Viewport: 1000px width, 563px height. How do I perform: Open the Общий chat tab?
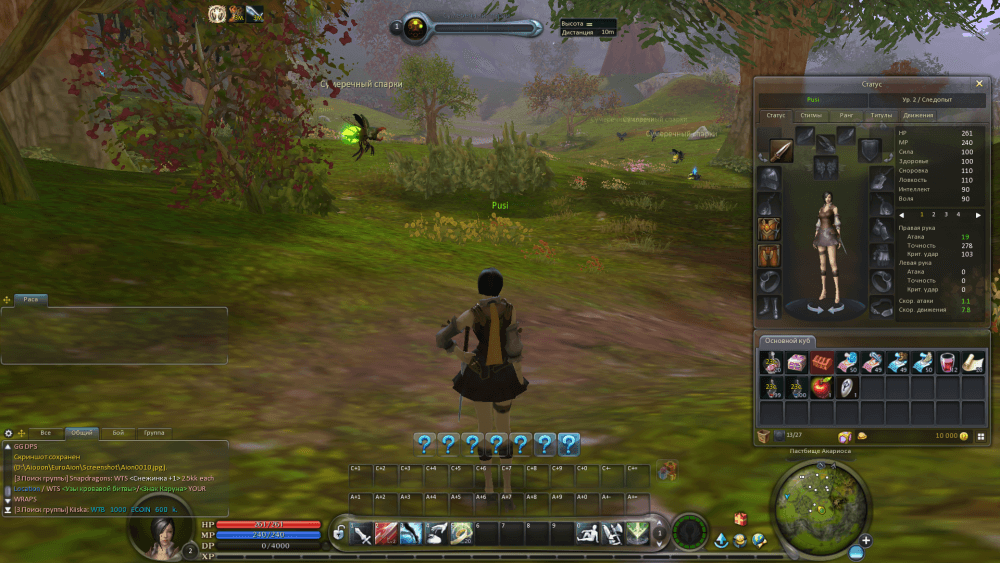click(81, 433)
